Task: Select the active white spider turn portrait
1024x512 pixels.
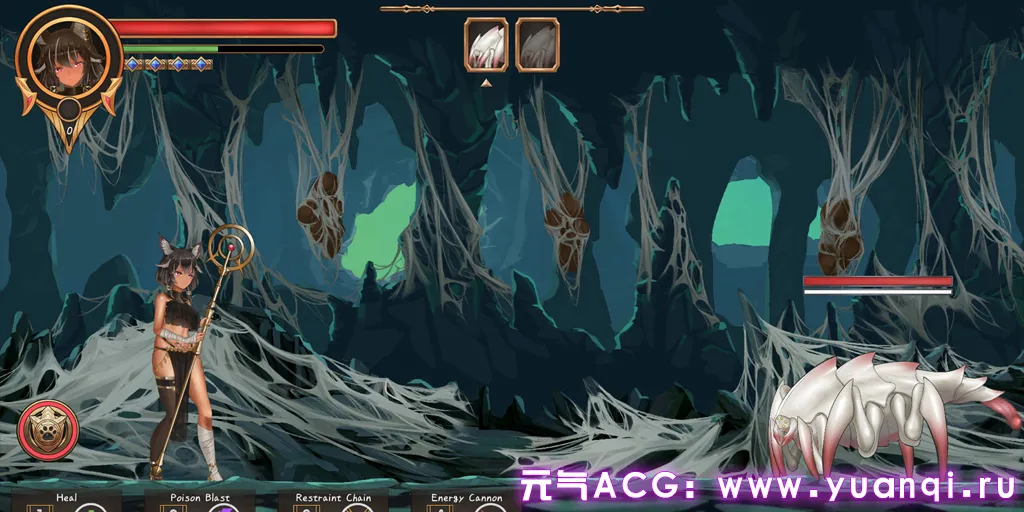Action: click(486, 45)
